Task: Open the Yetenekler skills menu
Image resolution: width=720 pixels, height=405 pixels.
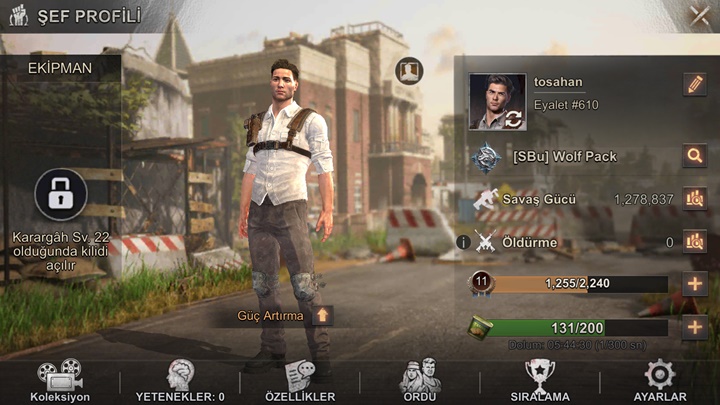Action: point(180,381)
